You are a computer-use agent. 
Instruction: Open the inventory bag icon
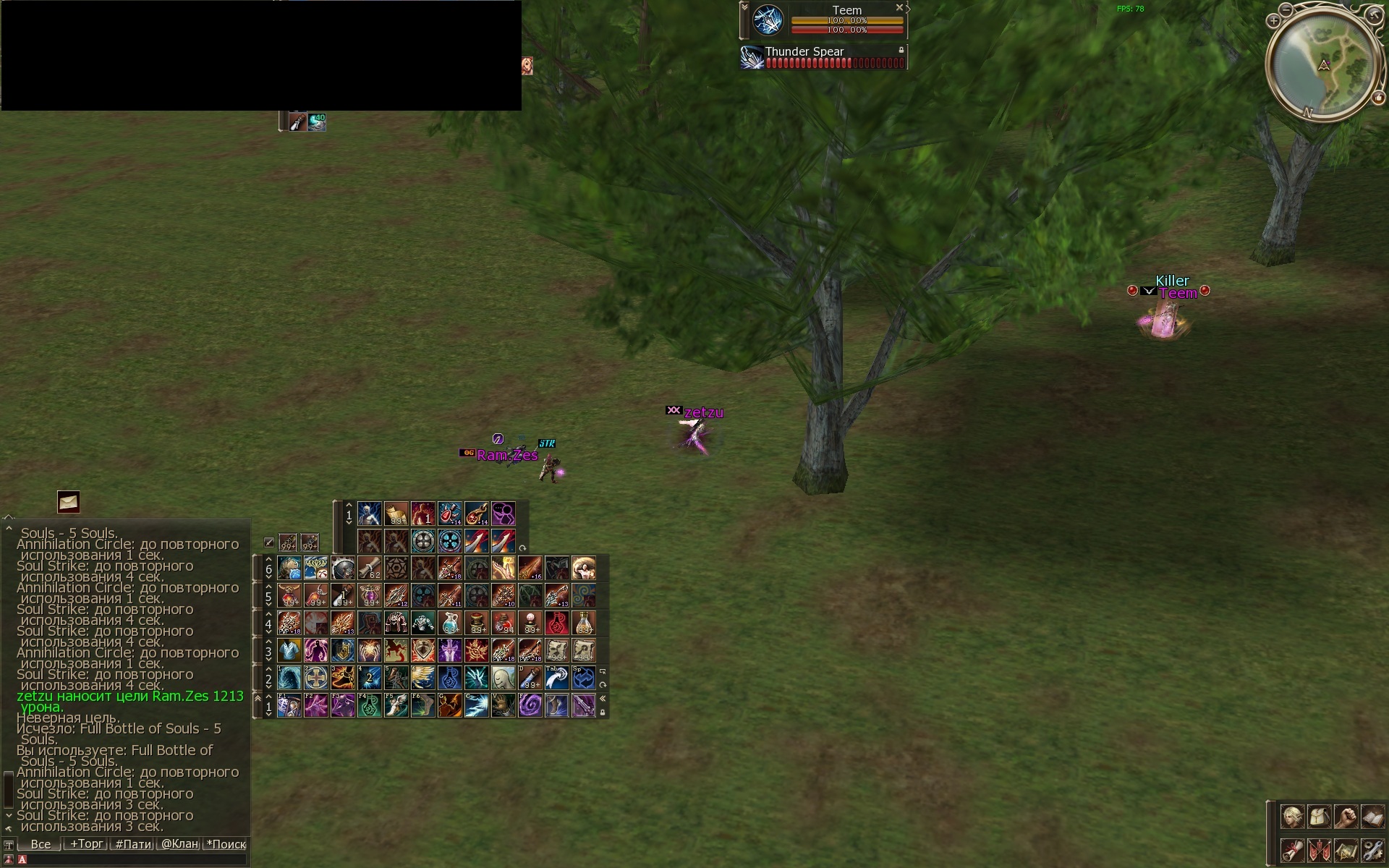point(1320,817)
